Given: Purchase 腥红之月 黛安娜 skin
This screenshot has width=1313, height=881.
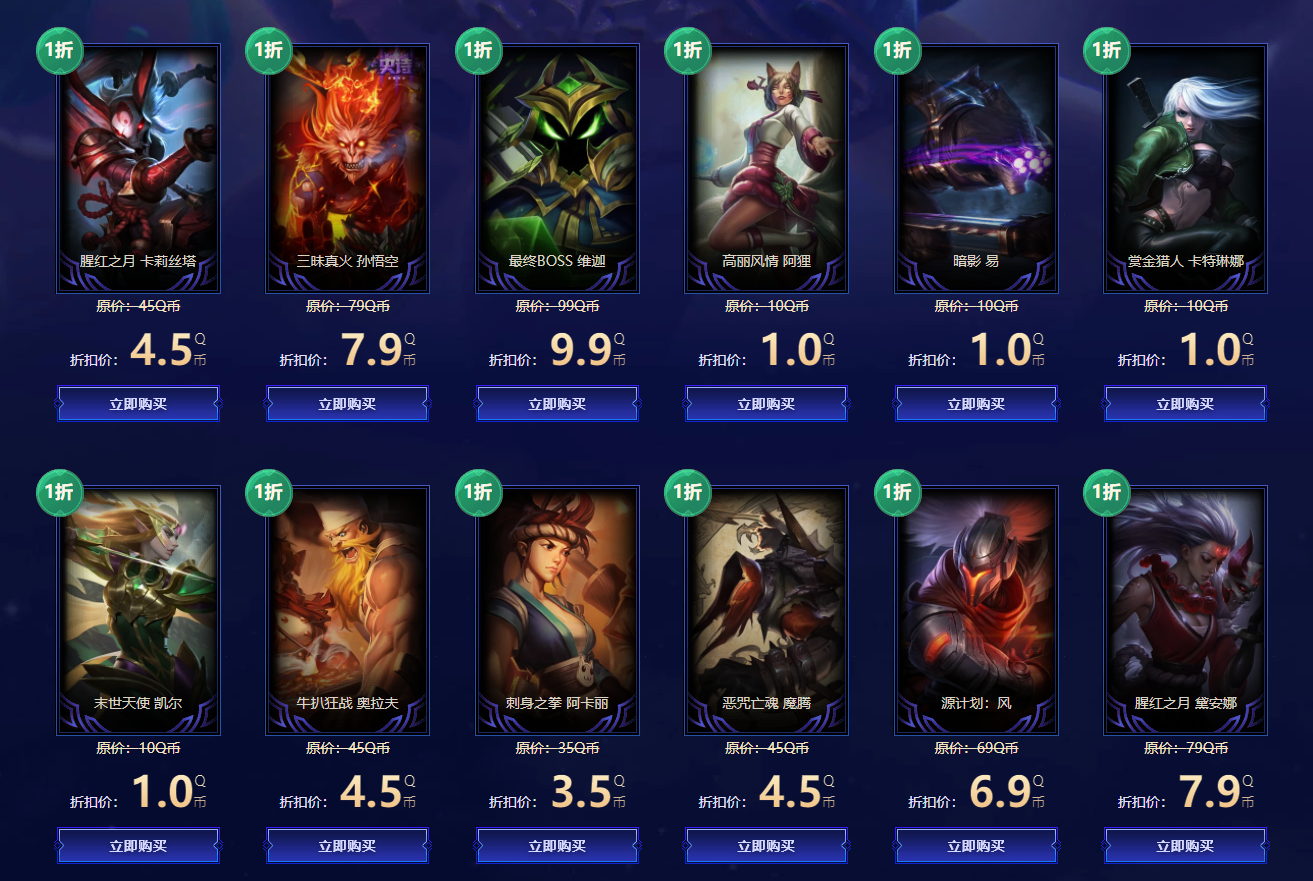Looking at the screenshot, I should tap(1185, 846).
